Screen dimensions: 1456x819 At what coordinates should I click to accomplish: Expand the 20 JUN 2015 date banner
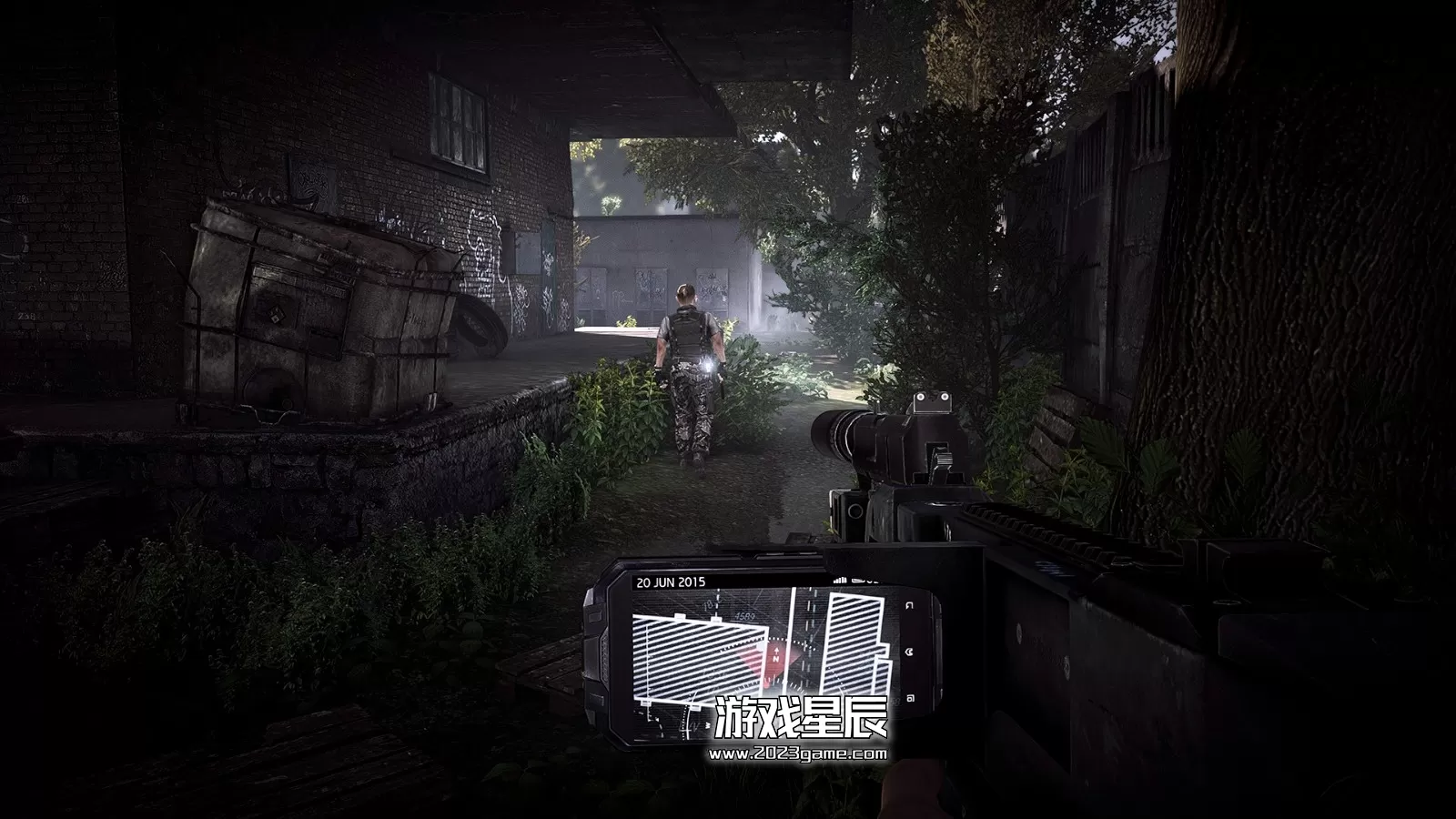(672, 581)
